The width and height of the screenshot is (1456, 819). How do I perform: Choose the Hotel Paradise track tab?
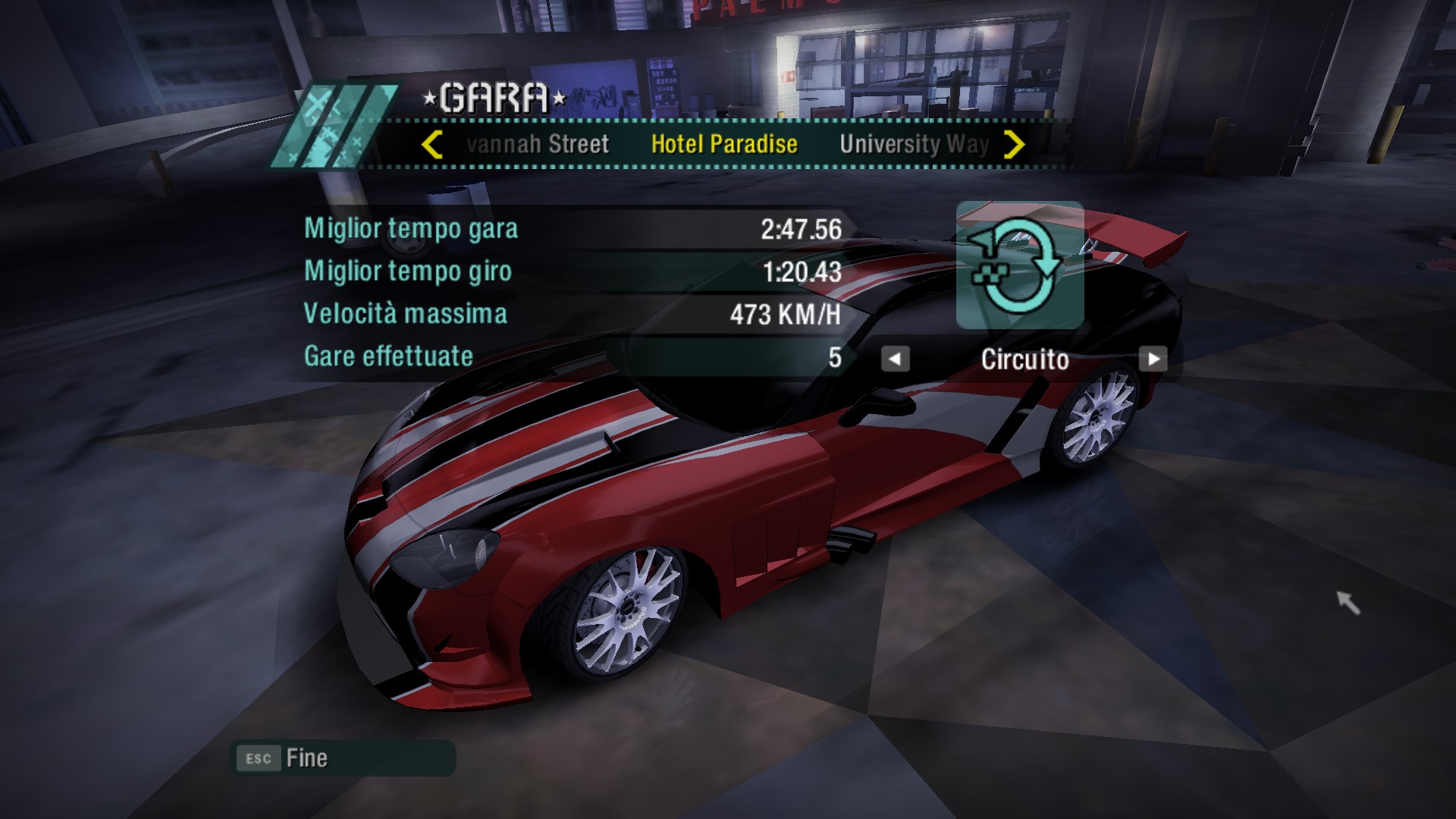click(x=724, y=144)
